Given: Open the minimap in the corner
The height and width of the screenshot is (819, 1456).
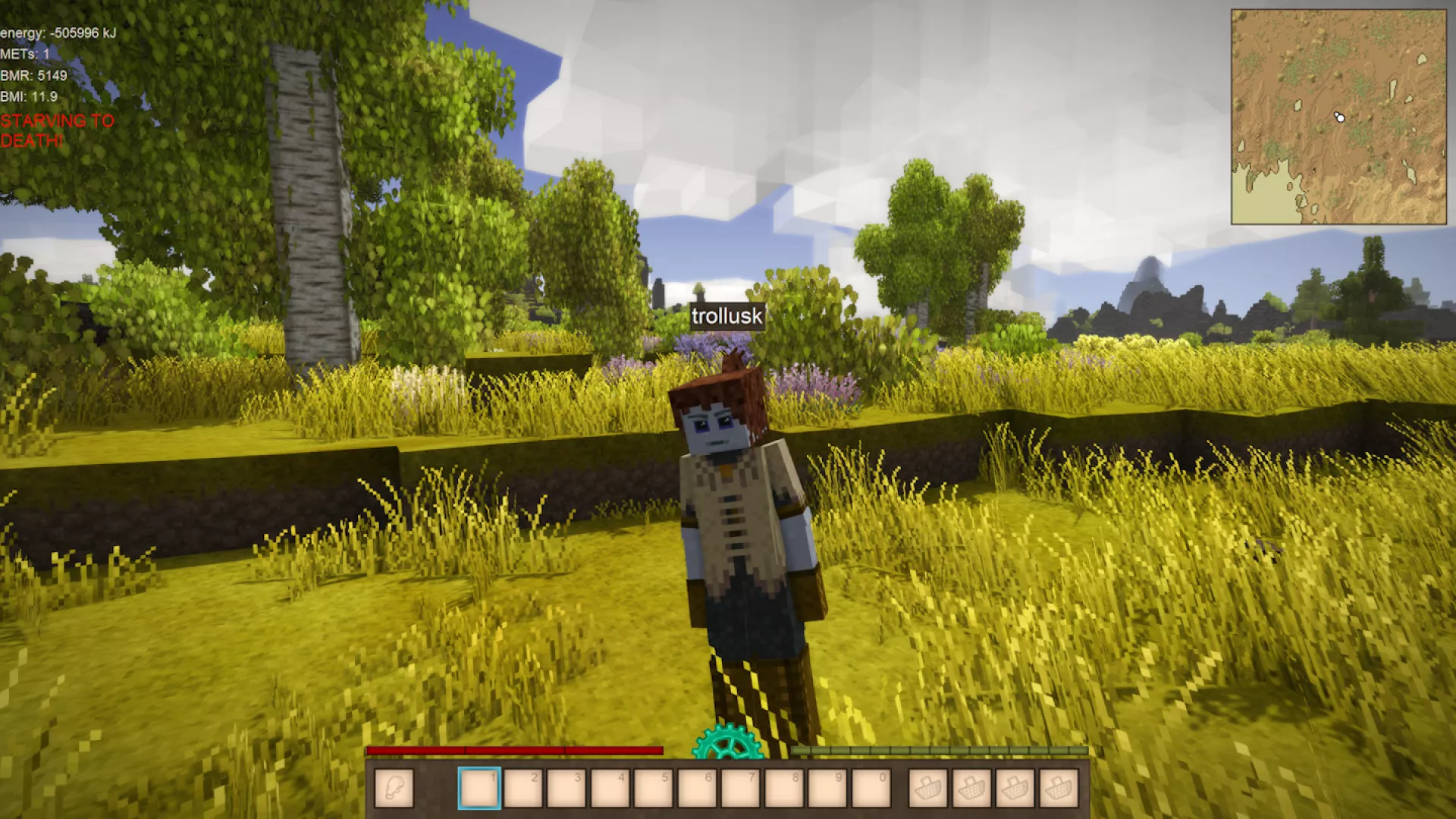Looking at the screenshot, I should tap(1338, 117).
